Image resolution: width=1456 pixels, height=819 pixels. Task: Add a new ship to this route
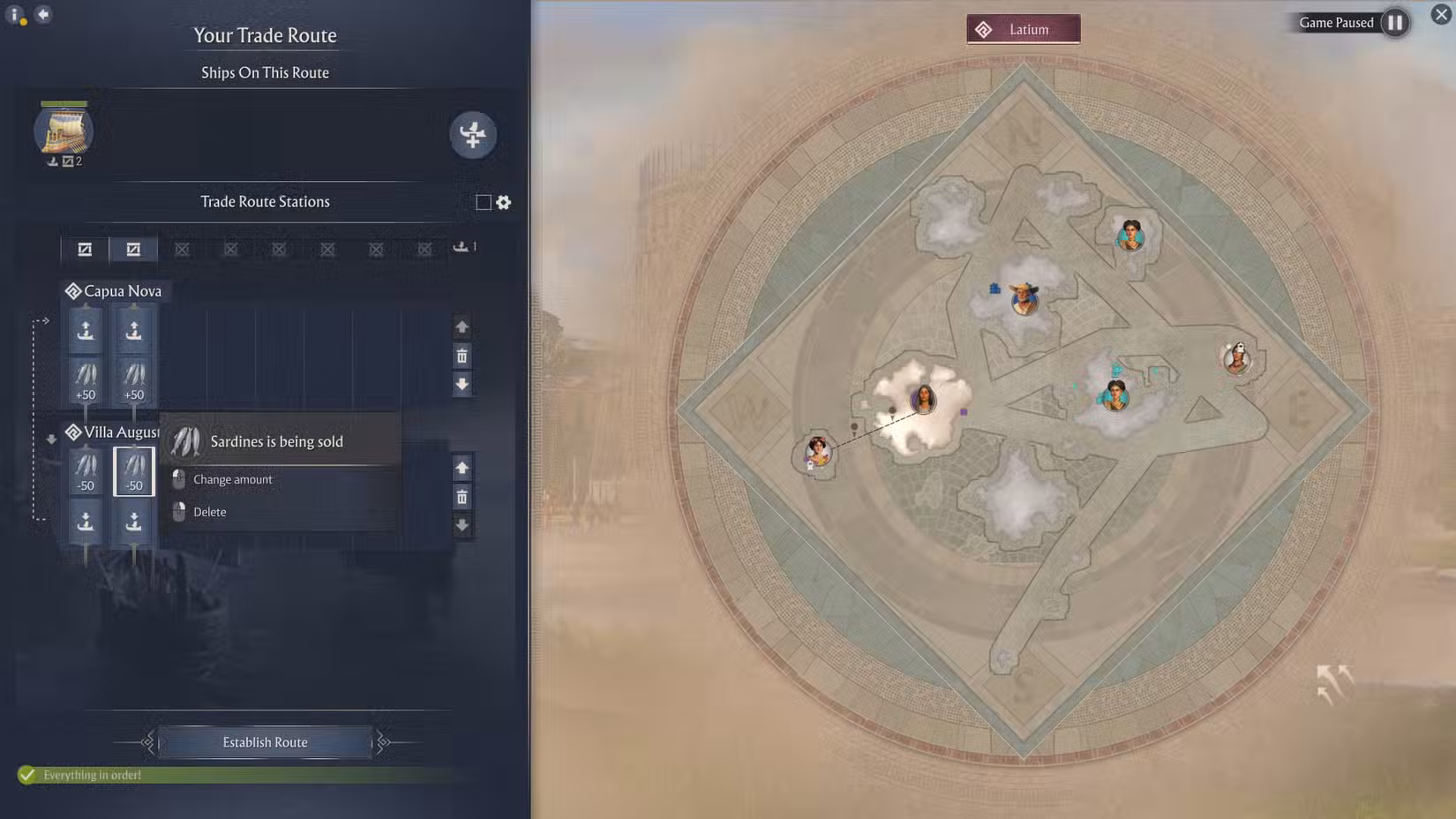(x=474, y=135)
